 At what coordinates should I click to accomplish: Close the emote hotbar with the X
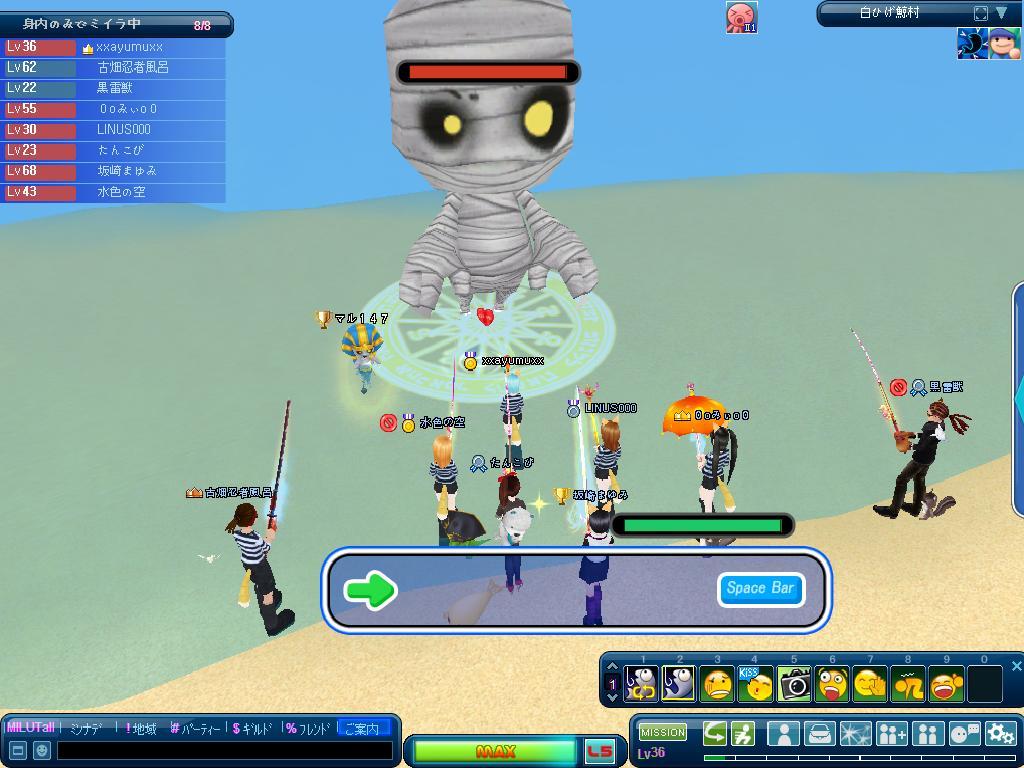[x=1016, y=666]
